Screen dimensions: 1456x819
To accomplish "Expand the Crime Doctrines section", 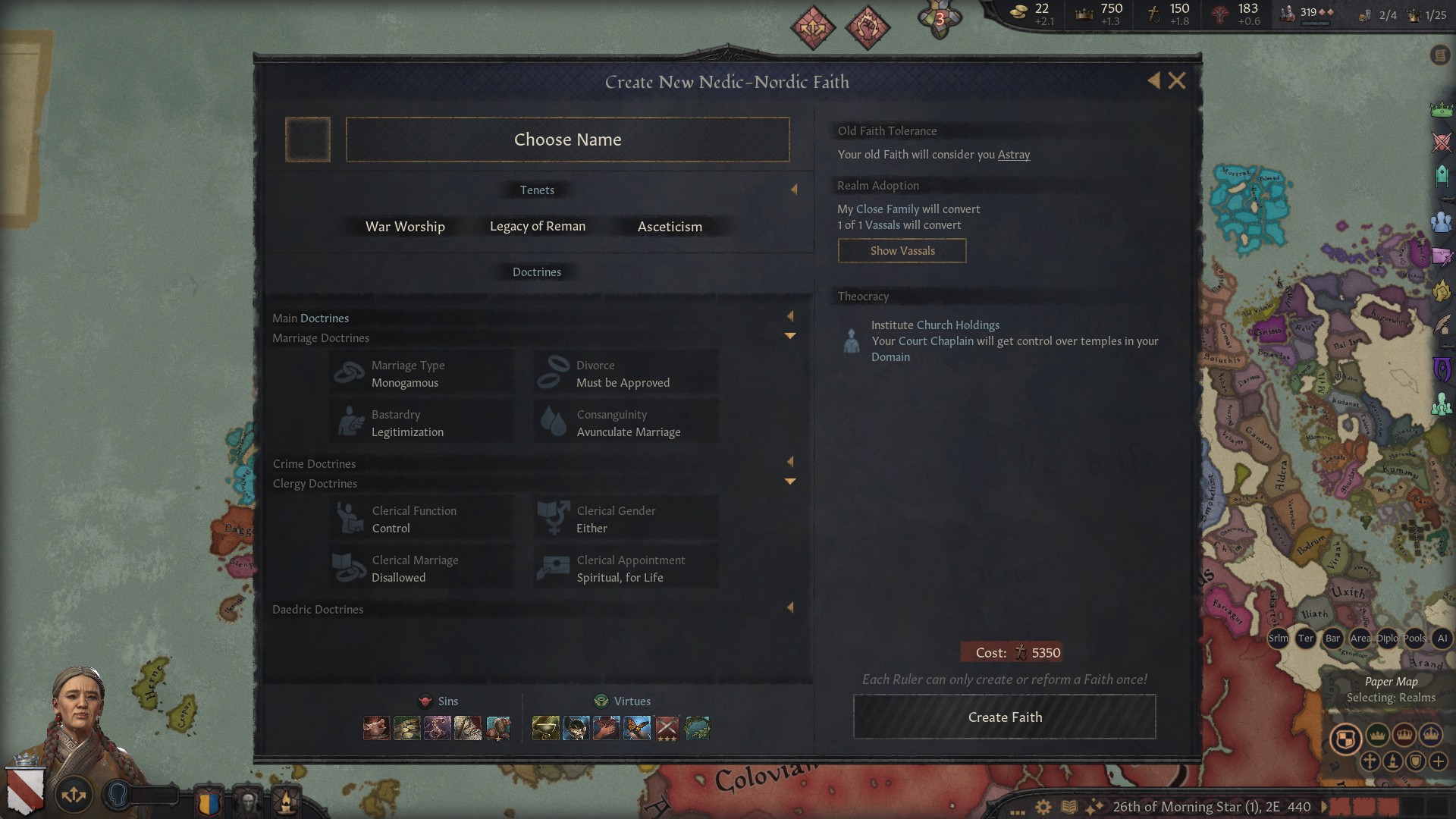I will (x=791, y=462).
